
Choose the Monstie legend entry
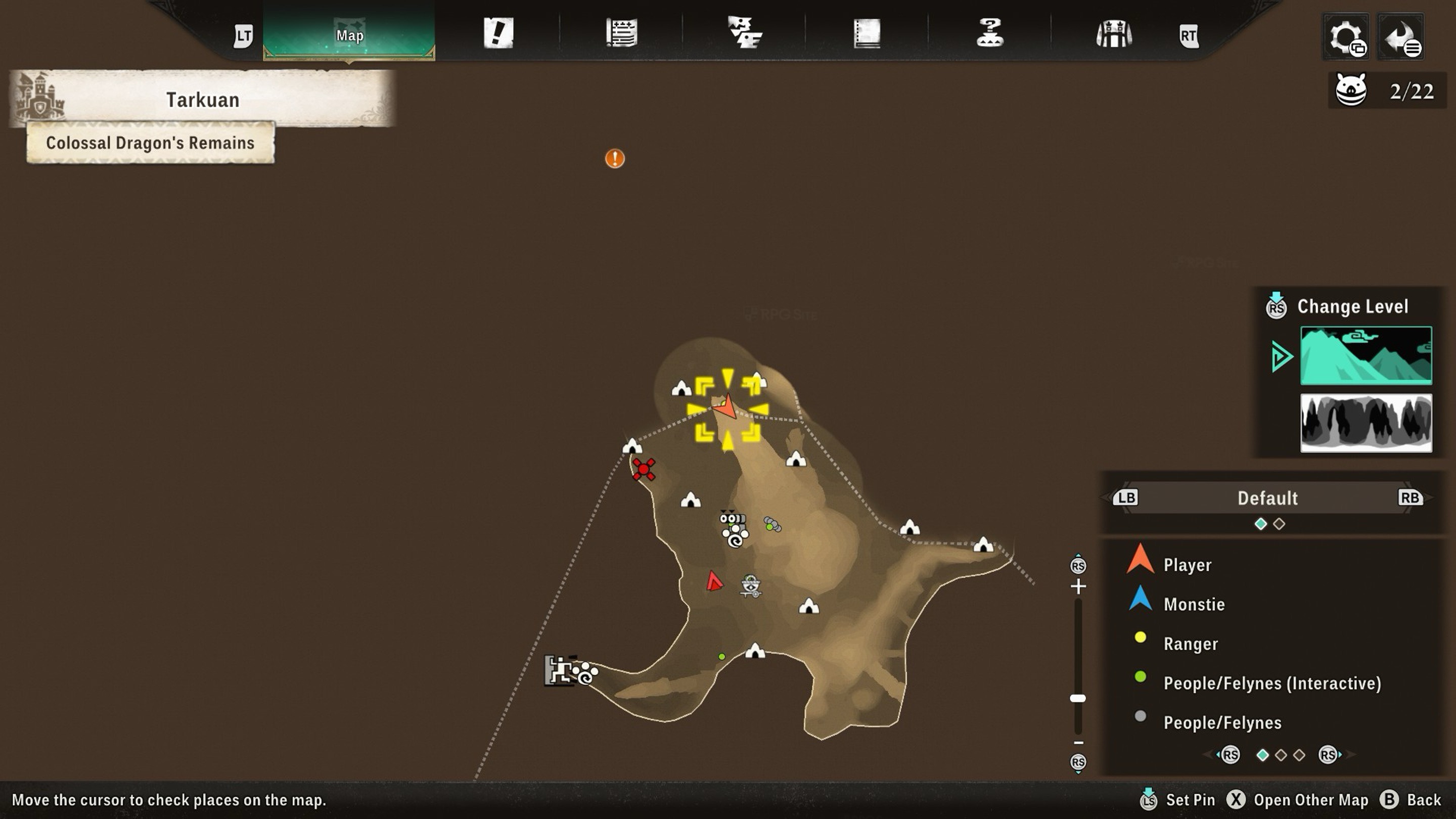1194,604
